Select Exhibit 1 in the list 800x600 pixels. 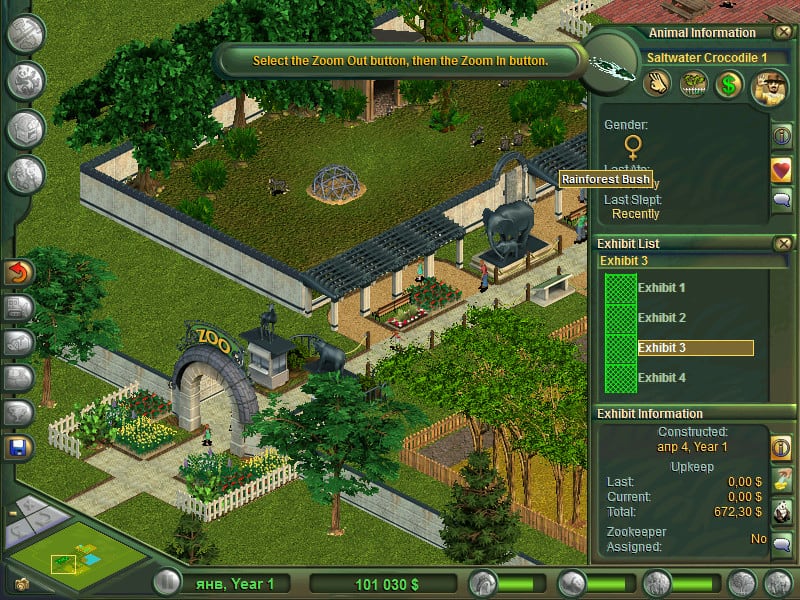pyautogui.click(x=662, y=288)
